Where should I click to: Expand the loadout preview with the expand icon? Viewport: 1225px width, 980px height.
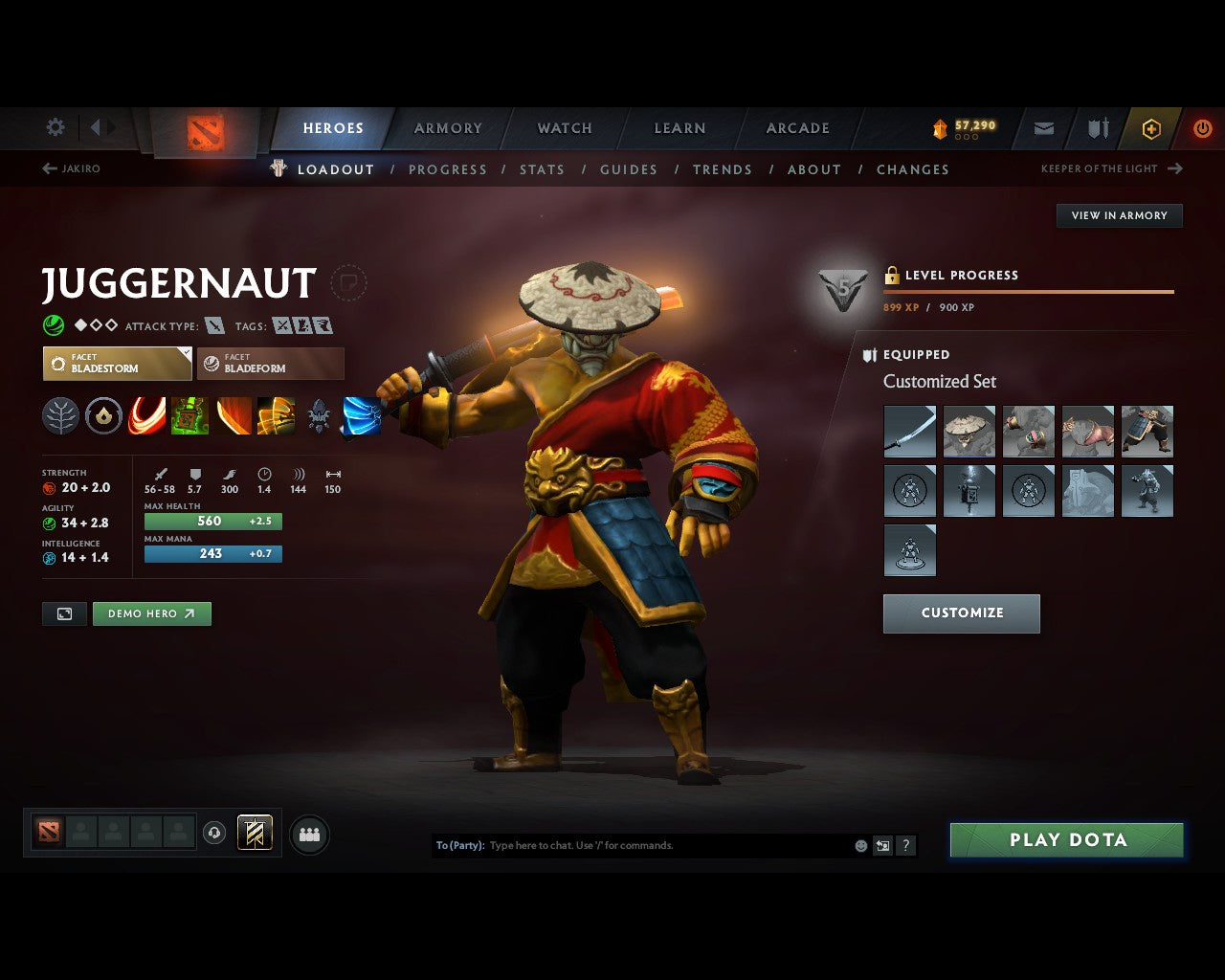click(x=63, y=613)
